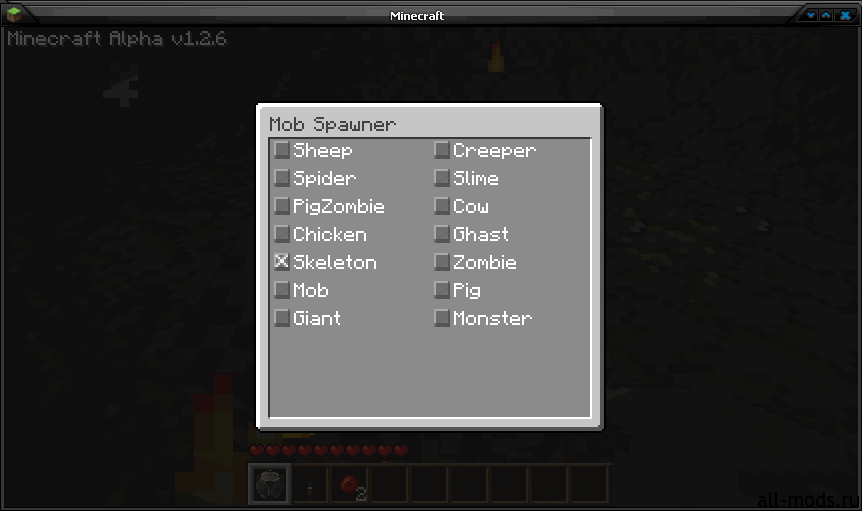Select the red item stack of 2
This screenshot has height=511, width=862.
tap(350, 486)
